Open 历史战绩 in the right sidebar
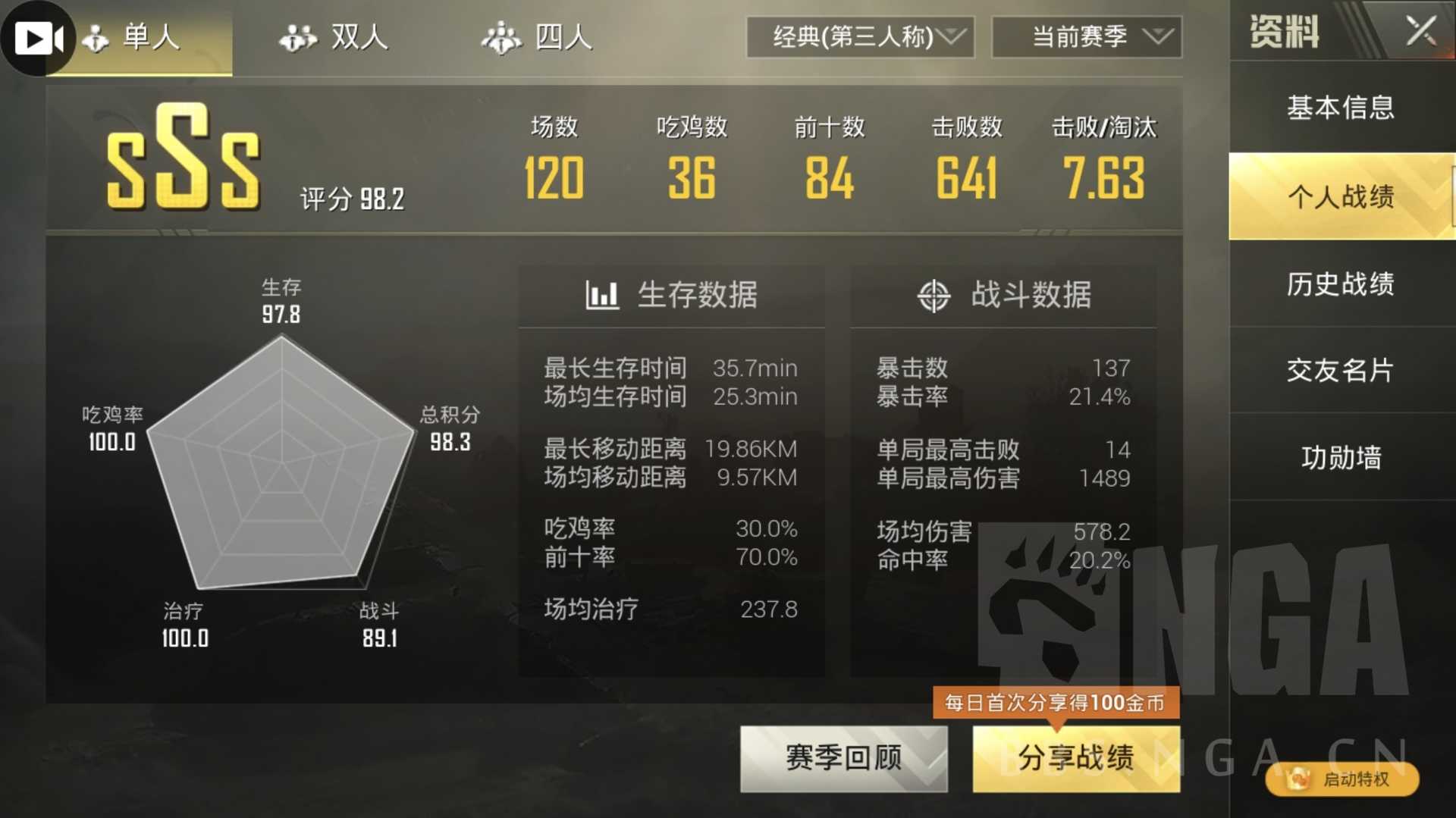Viewport: 1456px width, 818px height. point(1341,284)
